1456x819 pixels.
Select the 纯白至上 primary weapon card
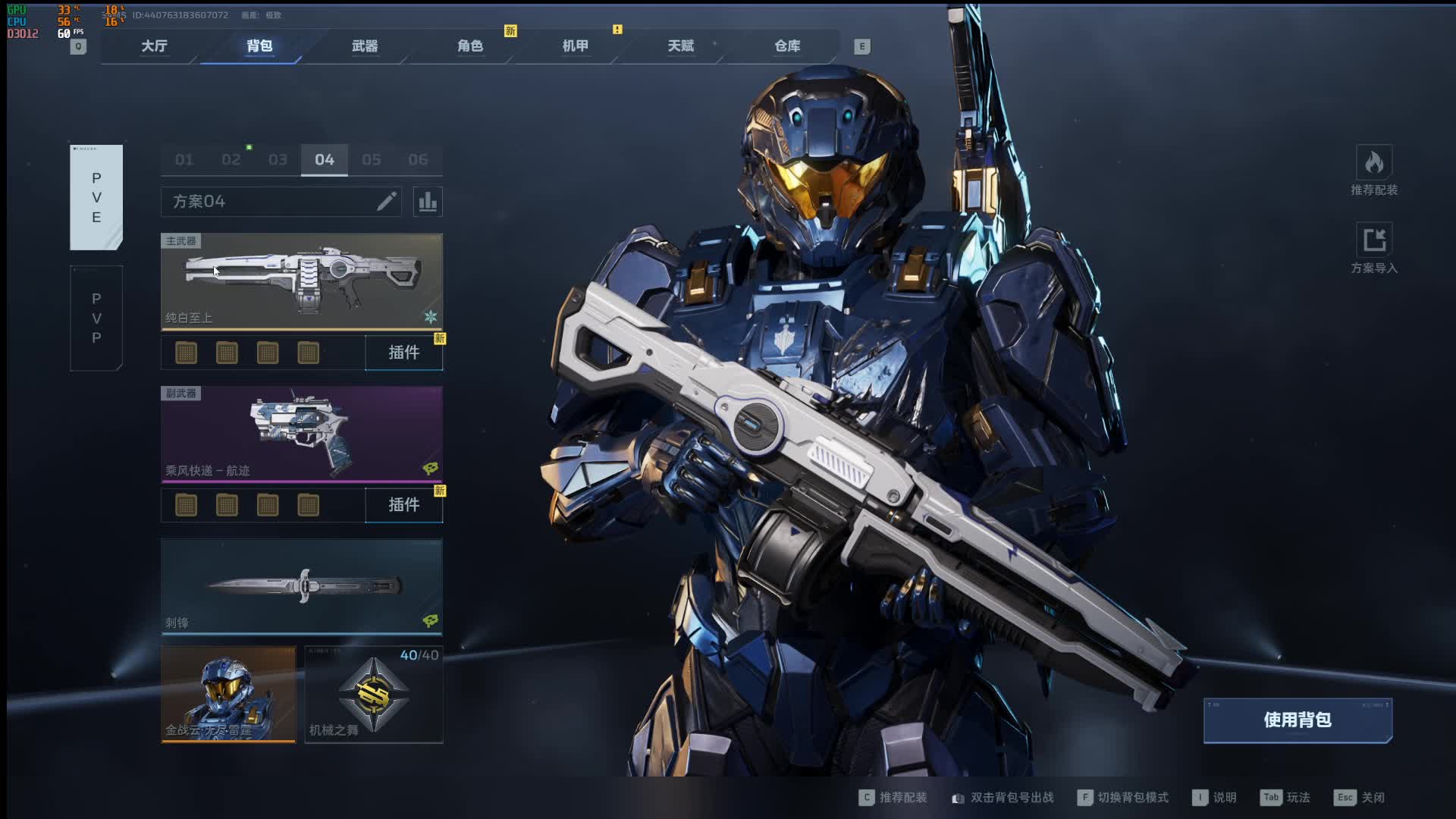click(x=302, y=281)
